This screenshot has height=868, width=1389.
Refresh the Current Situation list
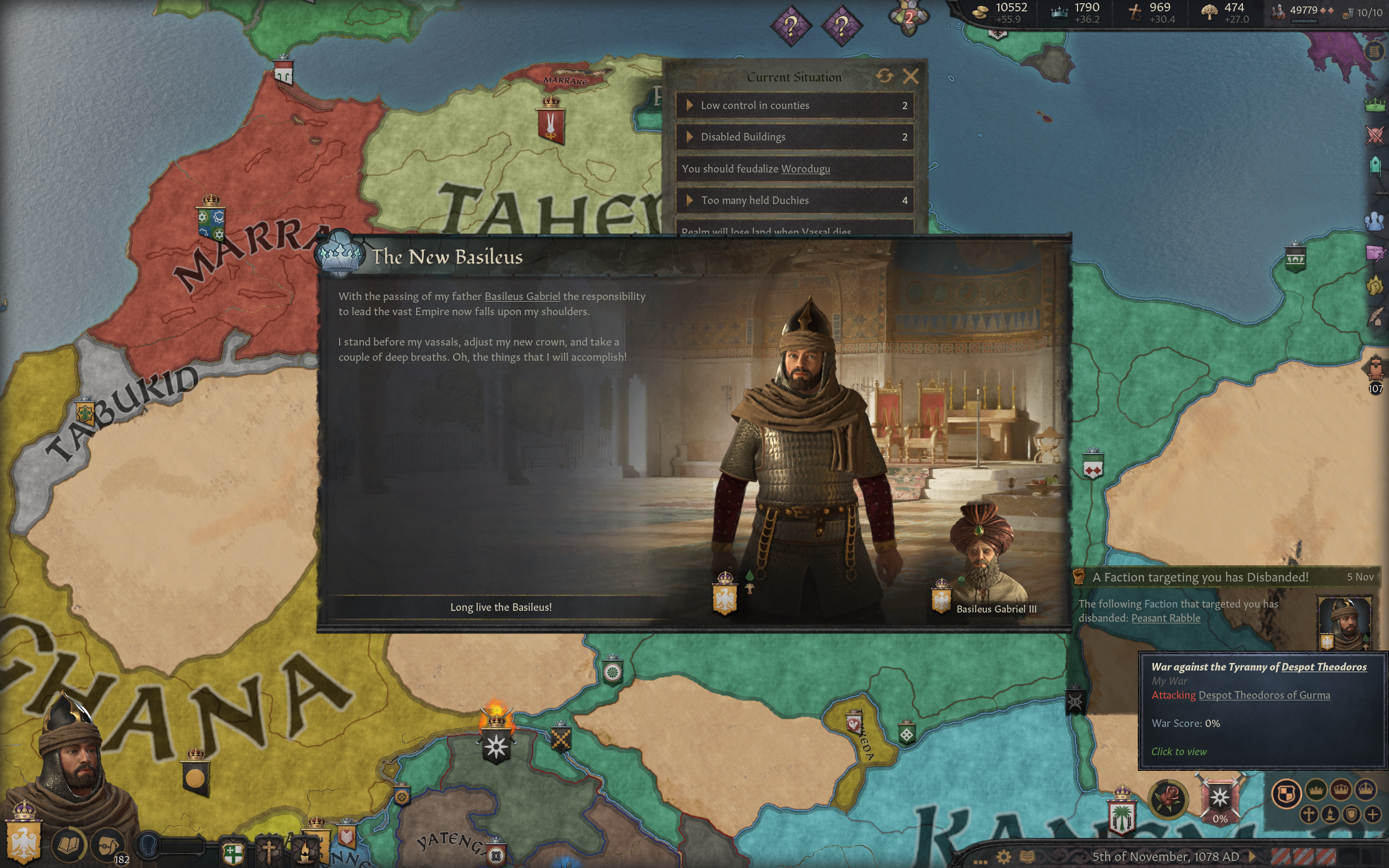pos(884,76)
